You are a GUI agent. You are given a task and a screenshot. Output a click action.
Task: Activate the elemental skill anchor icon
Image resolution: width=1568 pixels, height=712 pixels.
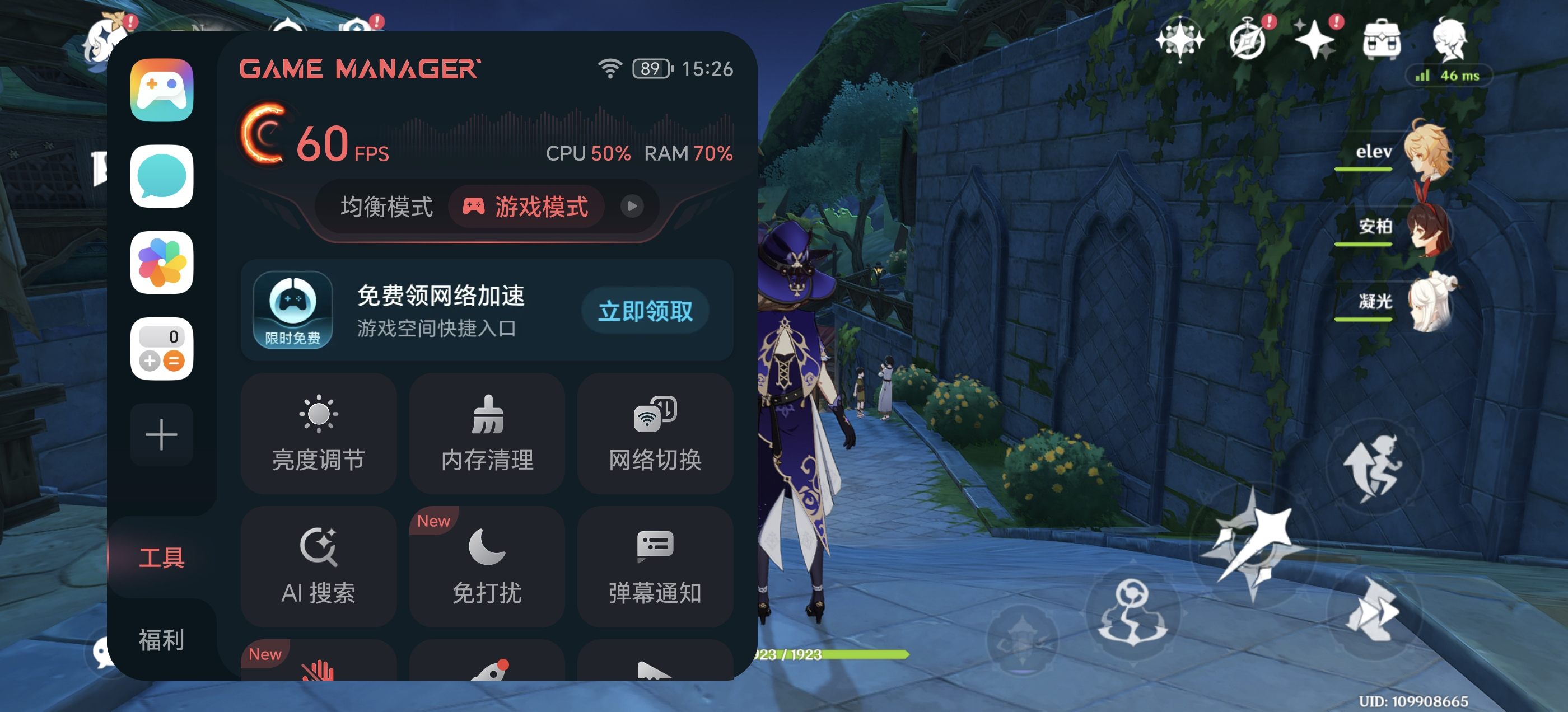pyautogui.click(x=1132, y=612)
